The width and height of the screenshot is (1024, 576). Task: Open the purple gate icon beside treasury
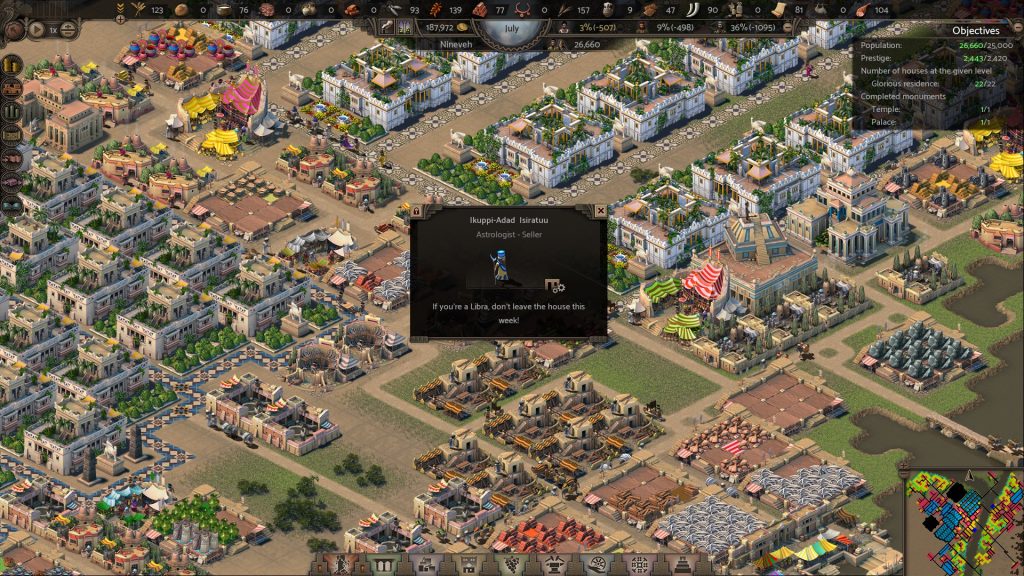point(404,28)
